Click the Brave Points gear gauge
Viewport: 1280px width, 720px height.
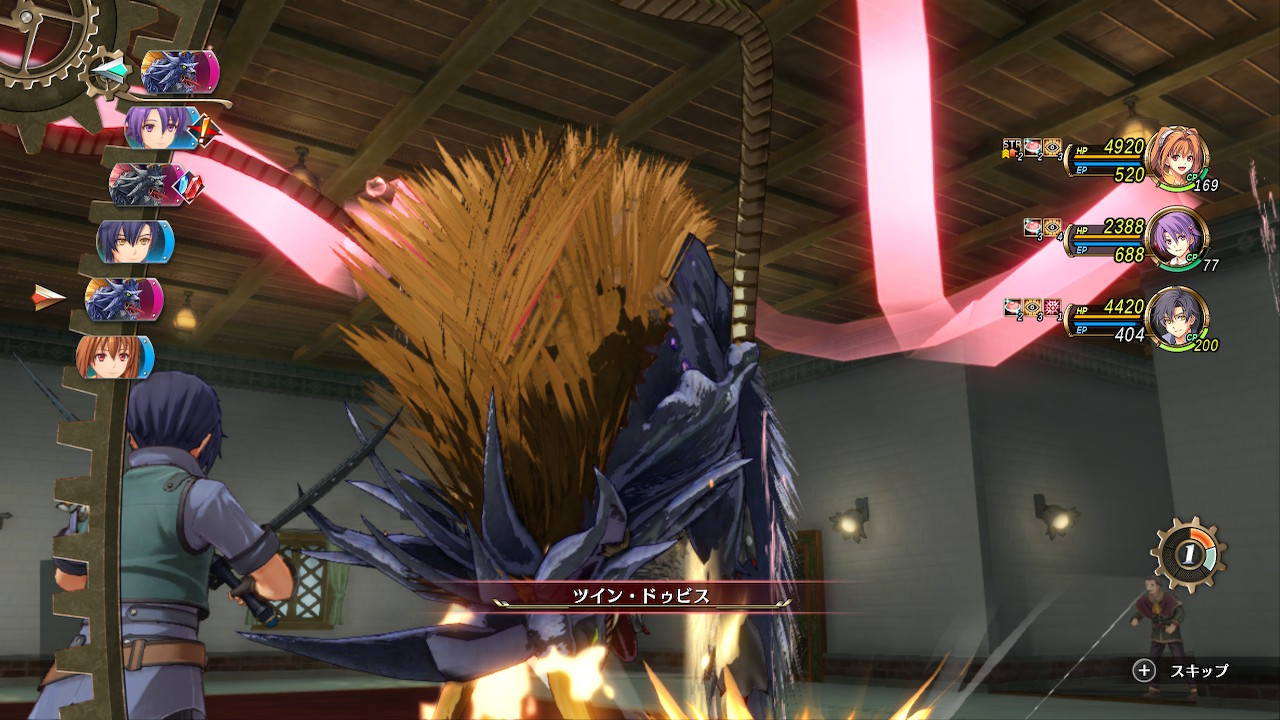pyautogui.click(x=1188, y=553)
